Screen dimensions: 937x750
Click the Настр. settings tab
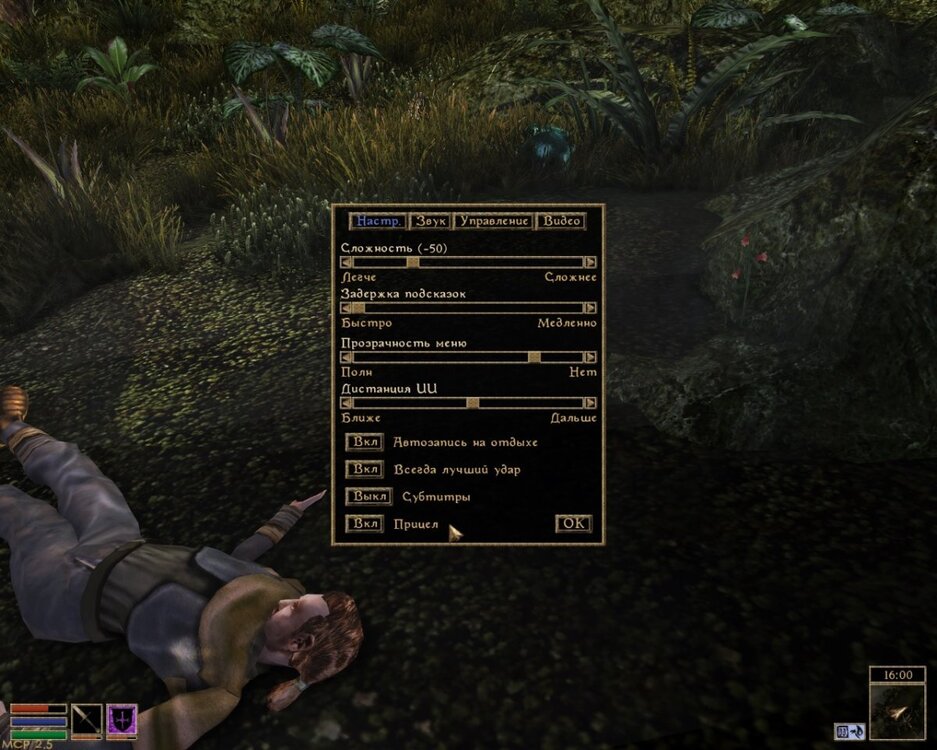click(x=378, y=221)
